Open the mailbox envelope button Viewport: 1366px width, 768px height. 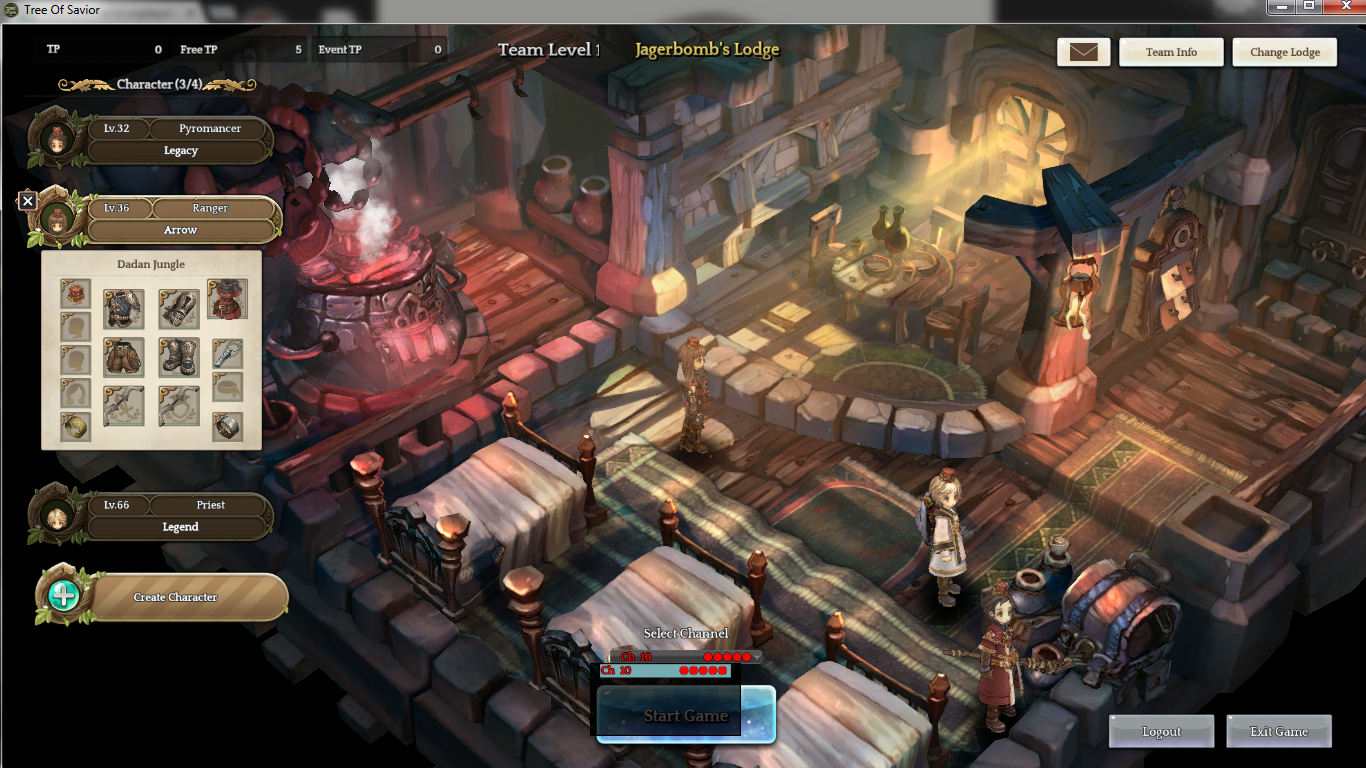[1083, 52]
